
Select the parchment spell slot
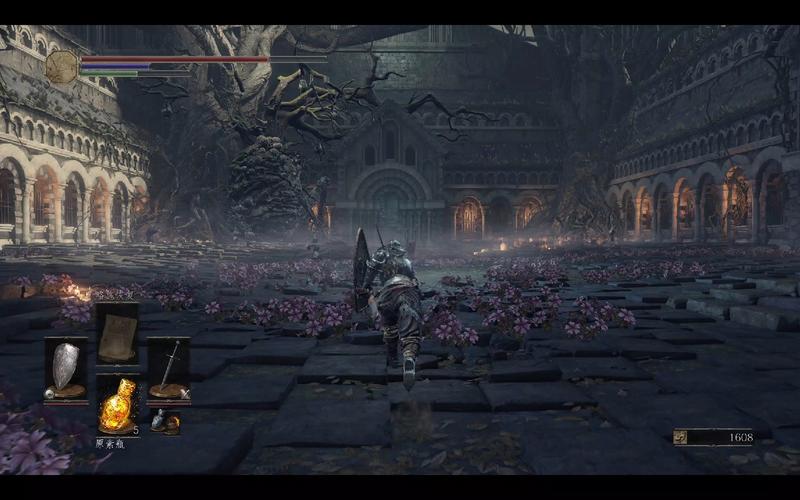[x=117, y=333]
